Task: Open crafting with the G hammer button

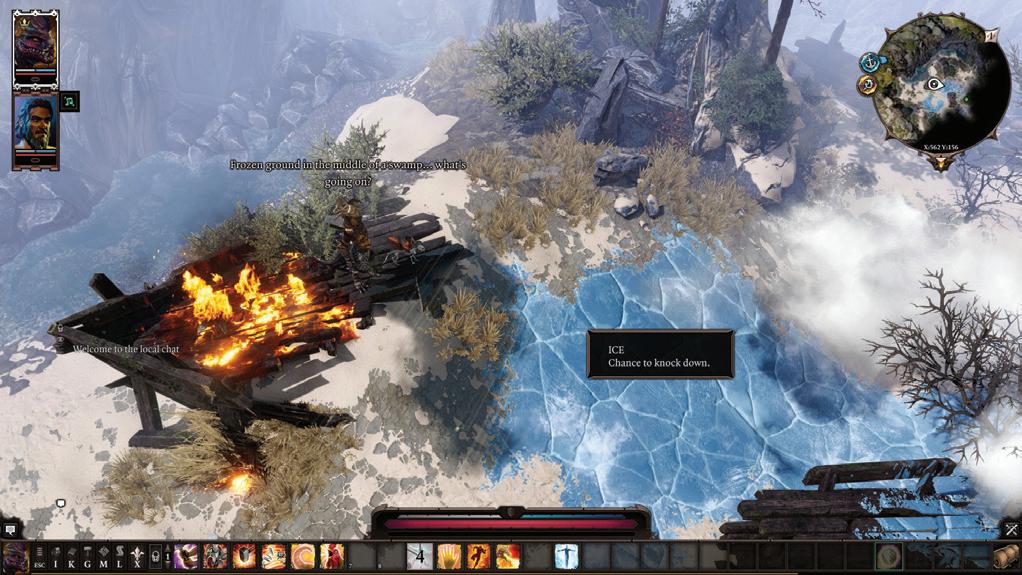Action: [x=88, y=556]
